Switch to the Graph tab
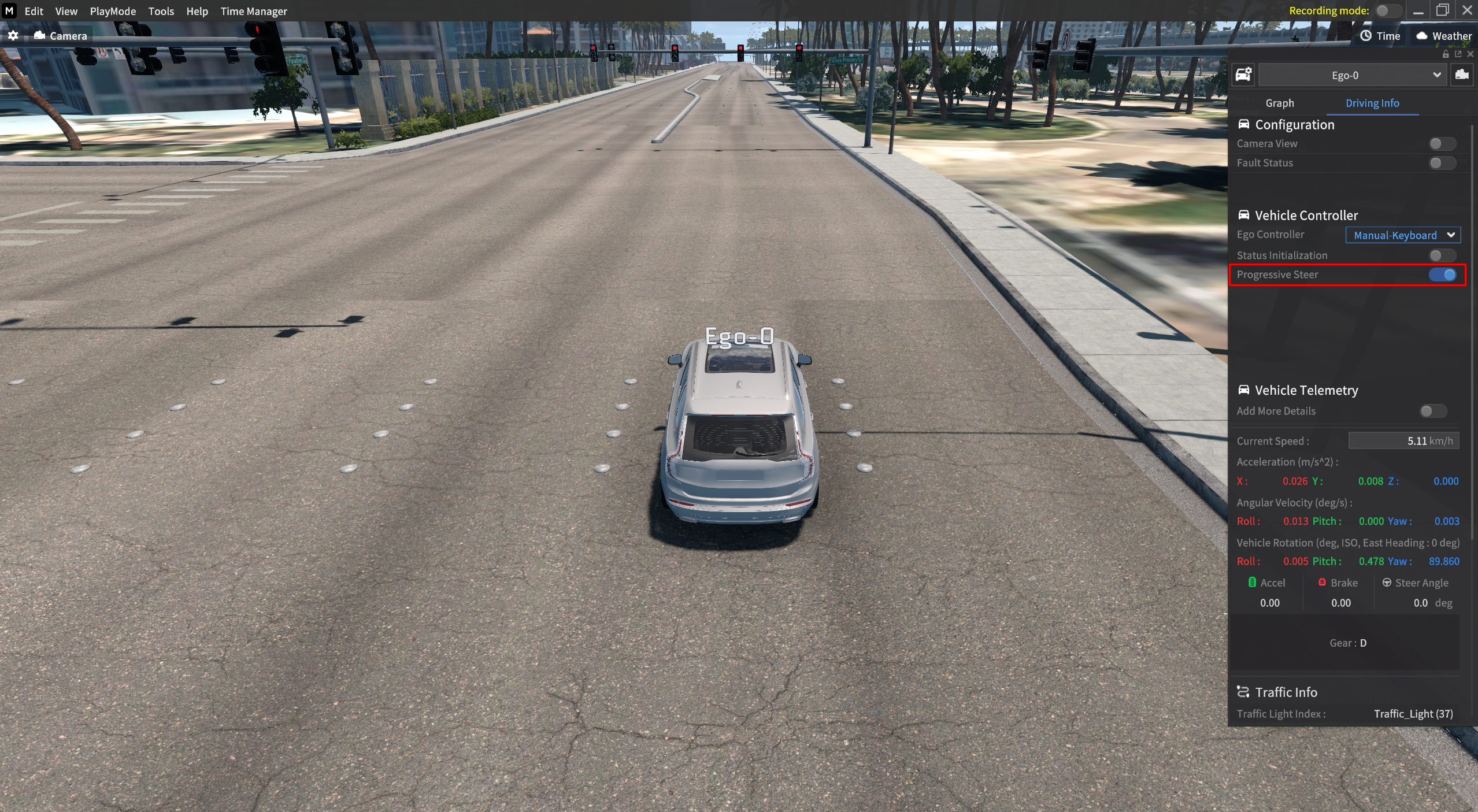 point(1279,103)
